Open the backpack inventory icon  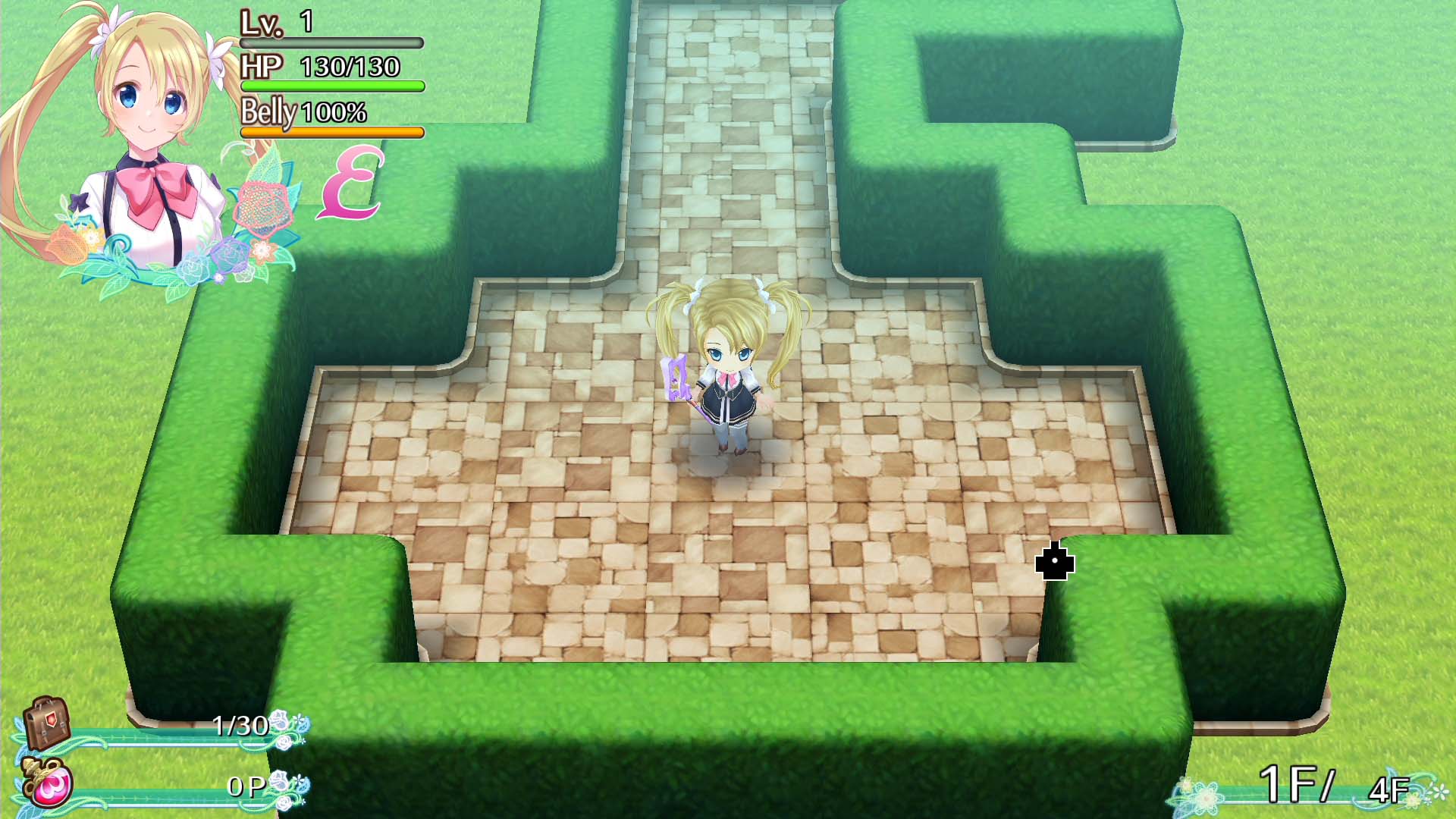pos(45,724)
